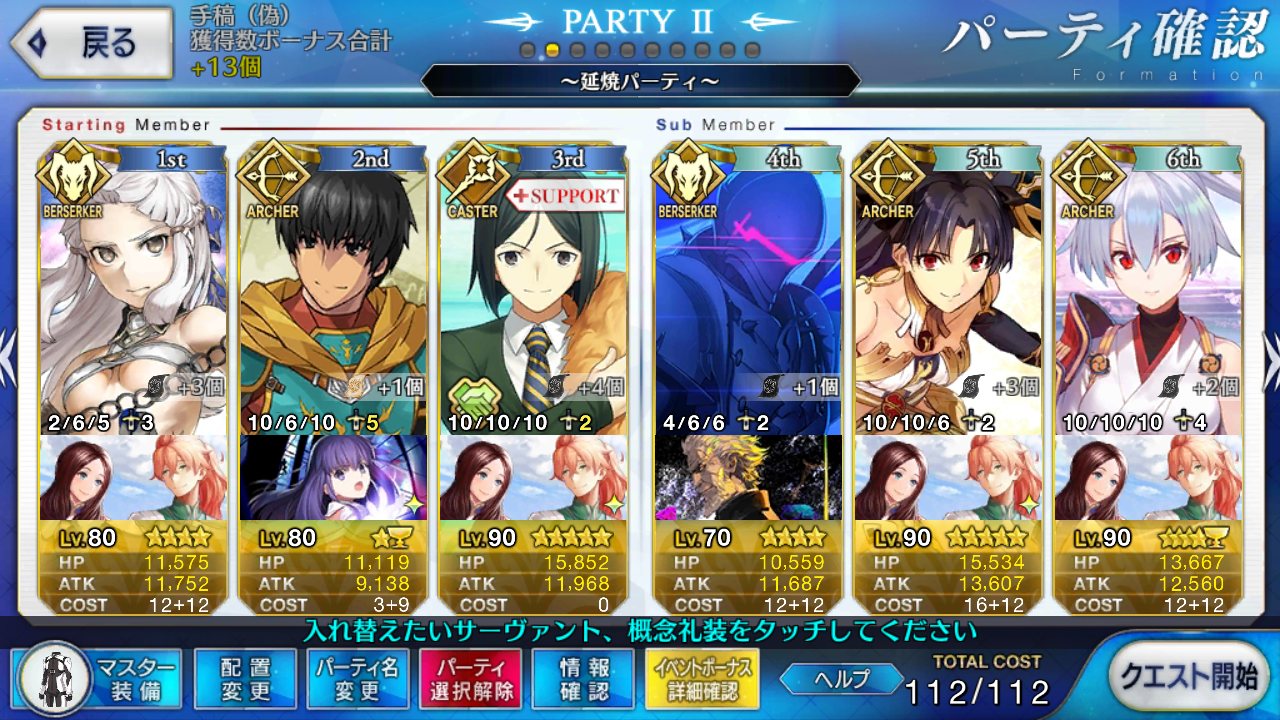Clear the party with パーティ選択解除
The width and height of the screenshot is (1280, 720).
coord(470,678)
